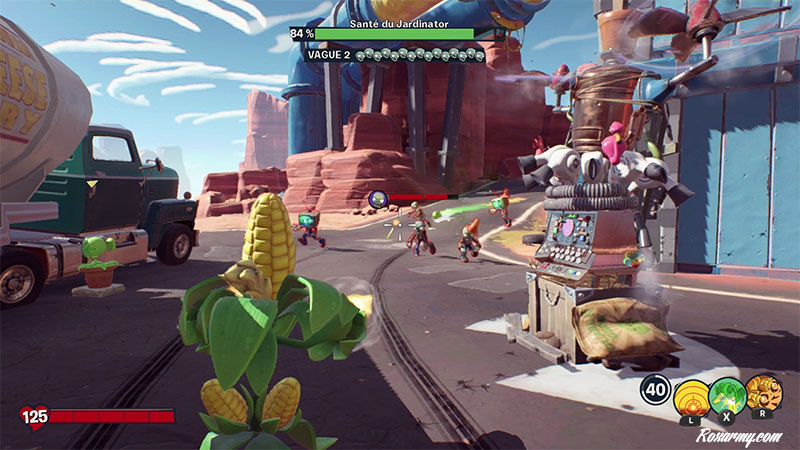Trigger the green corn leap ability
Screen dimensions: 800x450
(727, 396)
